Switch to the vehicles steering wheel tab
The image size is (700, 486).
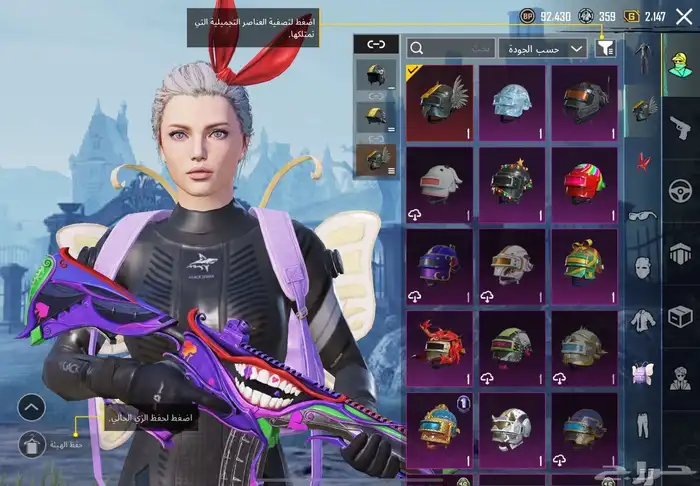(680, 190)
